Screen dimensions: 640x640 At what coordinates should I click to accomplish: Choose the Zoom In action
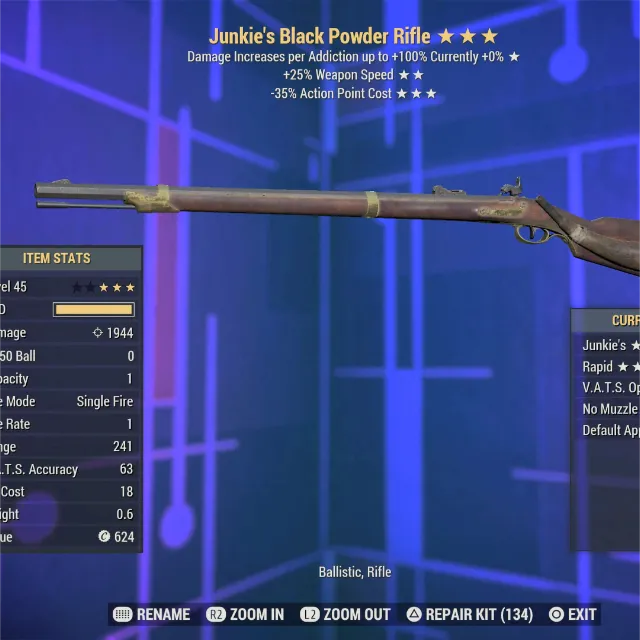[245, 615]
